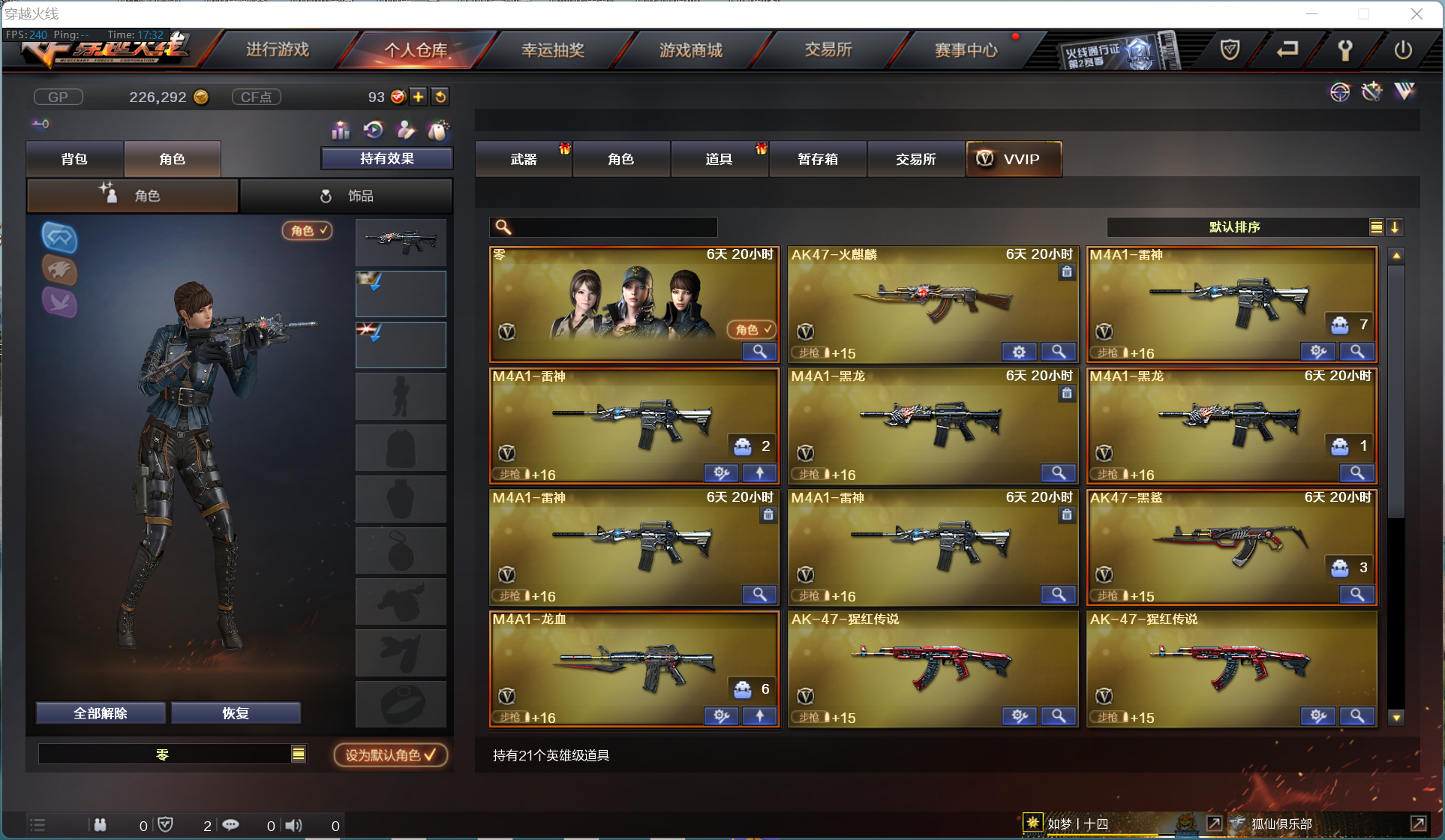
Task: Preview M4A1-雷神 with its magnifier icon
Action: [x=1356, y=351]
